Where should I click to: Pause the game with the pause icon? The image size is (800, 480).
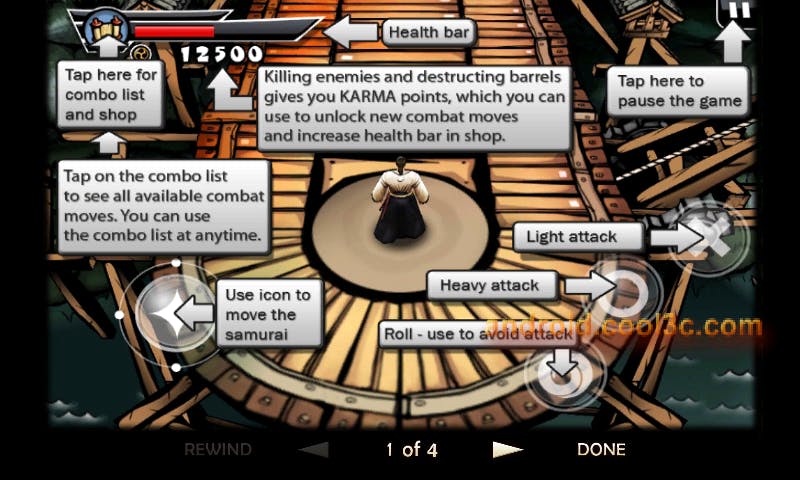tap(736, 12)
